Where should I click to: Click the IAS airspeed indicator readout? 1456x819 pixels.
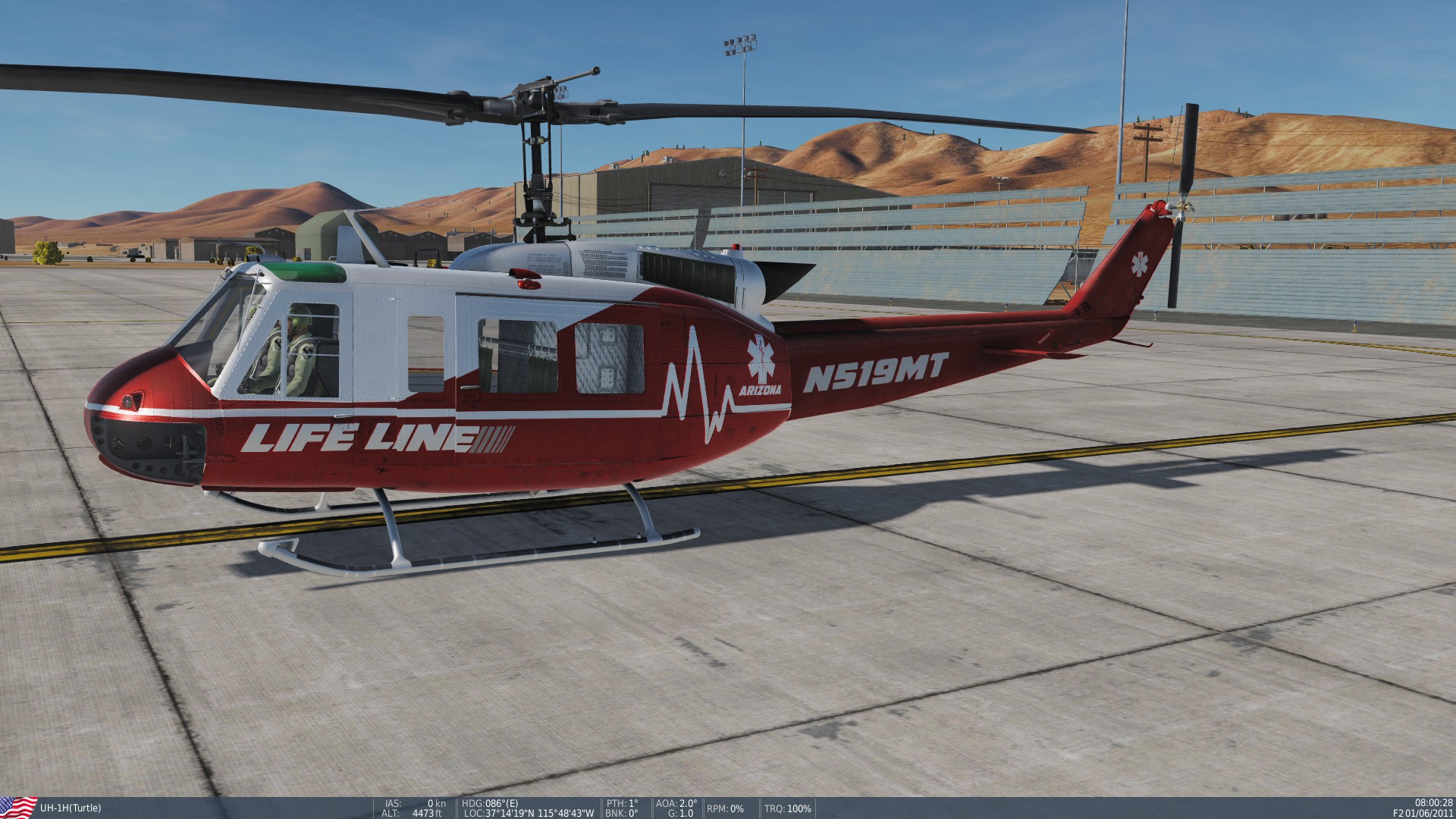pyautogui.click(x=413, y=802)
